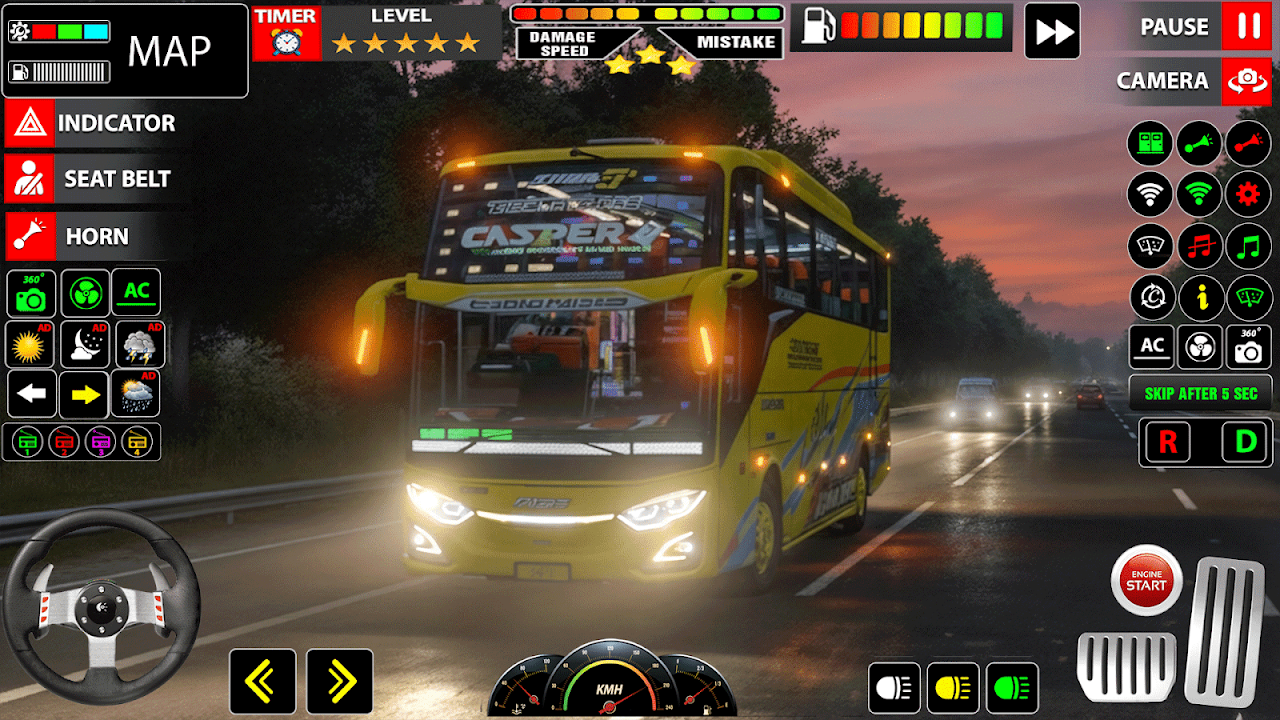Activate the right turn signal chevron

[340, 682]
